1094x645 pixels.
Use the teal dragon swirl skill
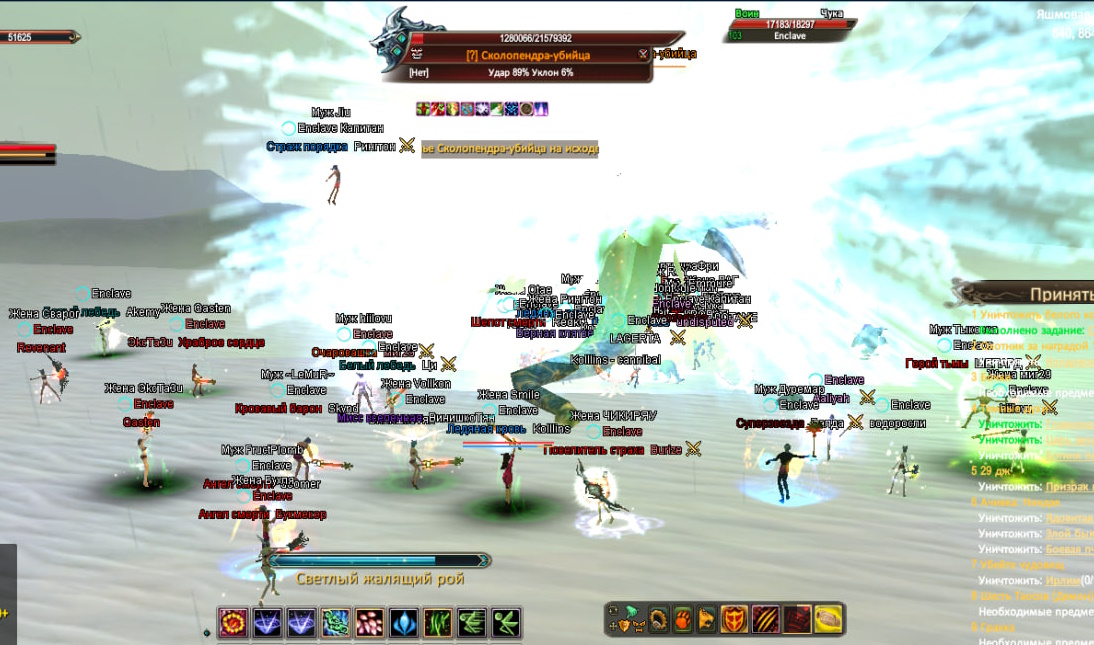tap(335, 623)
